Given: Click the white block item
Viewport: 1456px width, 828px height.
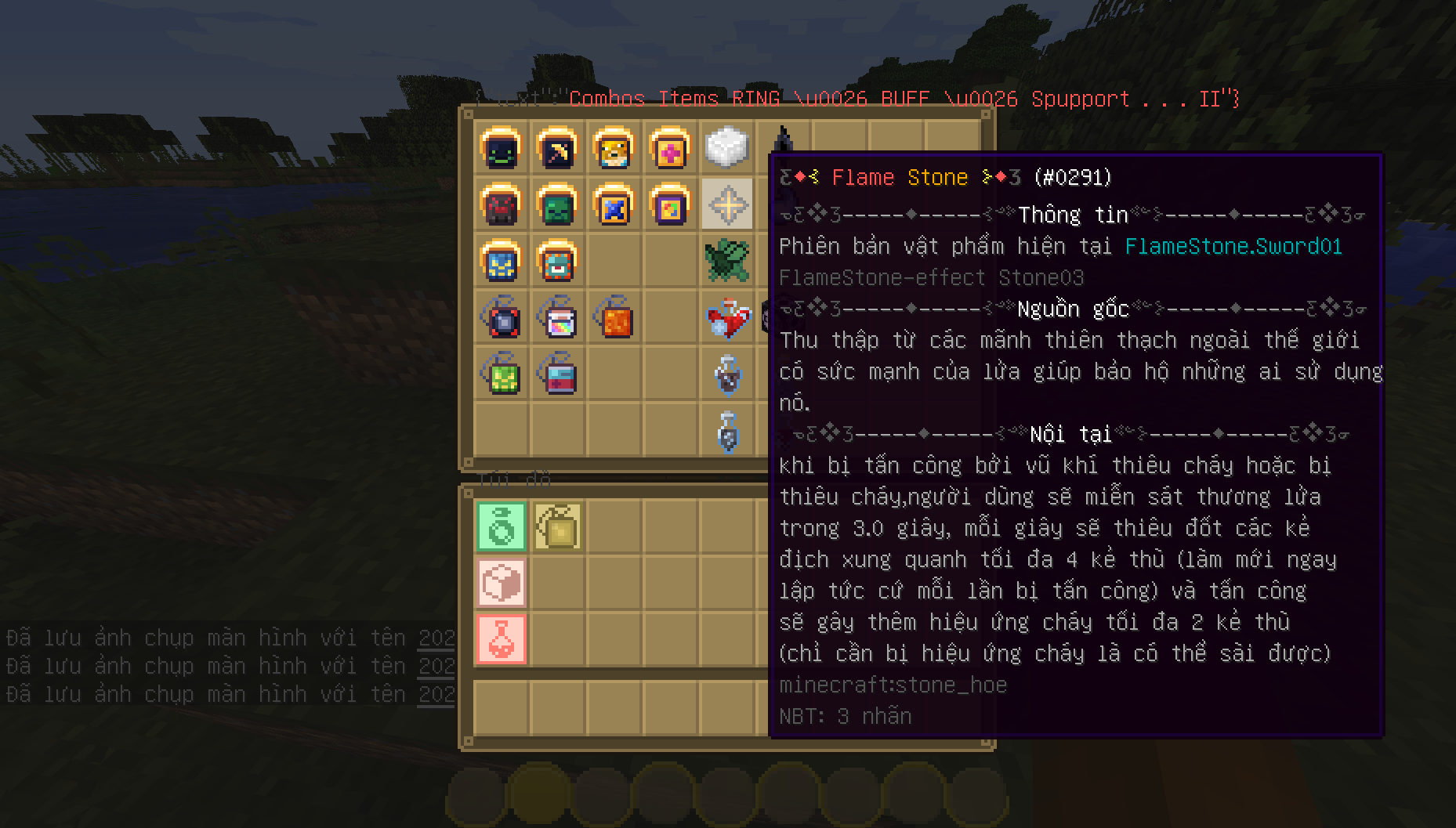Looking at the screenshot, I should pos(726,147).
